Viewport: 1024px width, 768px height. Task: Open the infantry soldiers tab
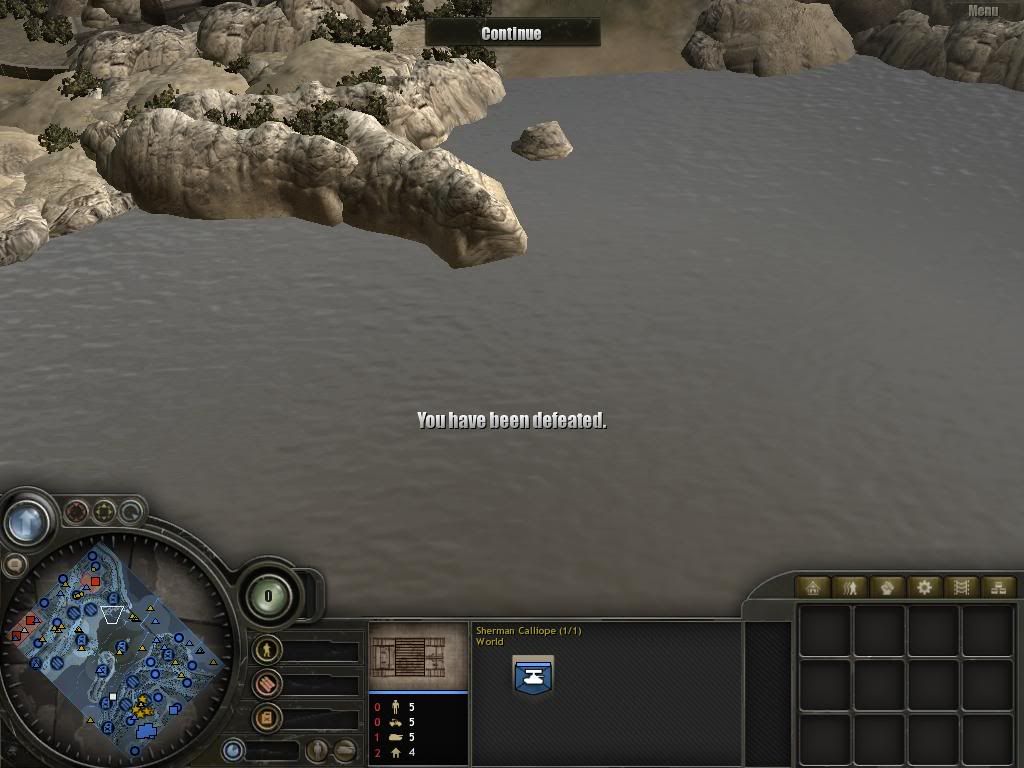click(850, 587)
